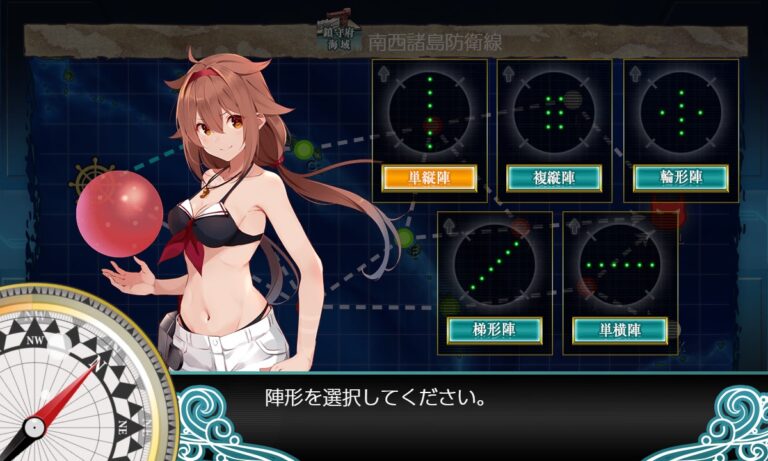The height and width of the screenshot is (461, 768).
Task: Click the 複縦陣 radar formation diagram
Action: [x=554, y=112]
